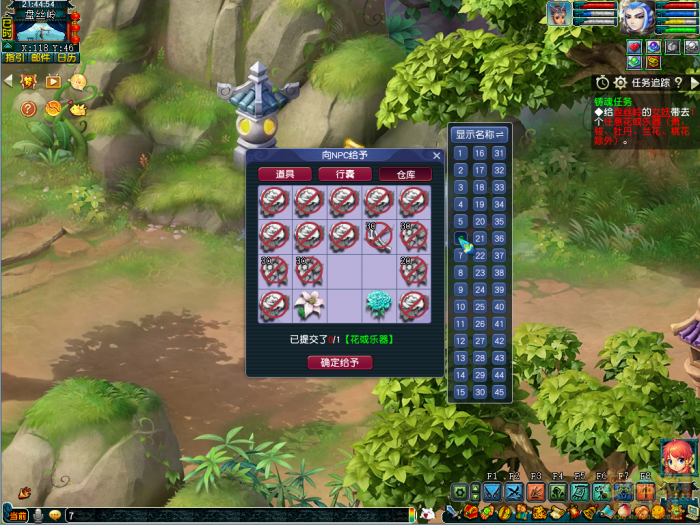Select the white lily flower item
This screenshot has width=700, height=525.
click(x=310, y=304)
